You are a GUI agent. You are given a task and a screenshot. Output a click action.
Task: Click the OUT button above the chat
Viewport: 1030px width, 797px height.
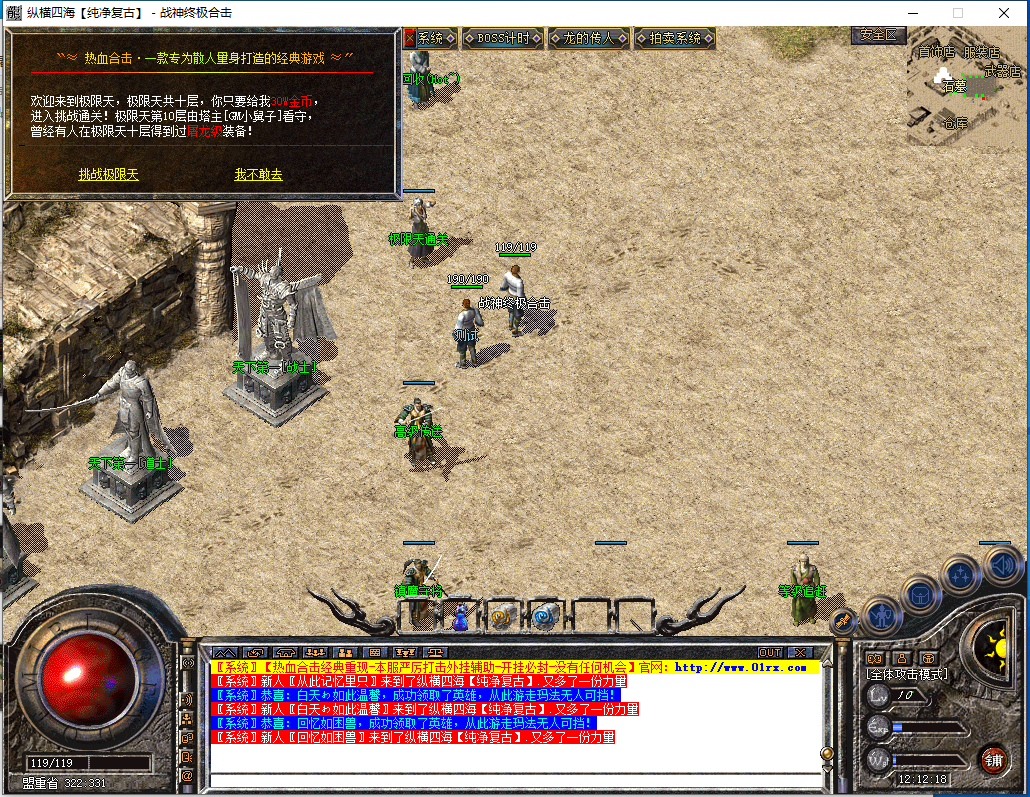coord(769,653)
